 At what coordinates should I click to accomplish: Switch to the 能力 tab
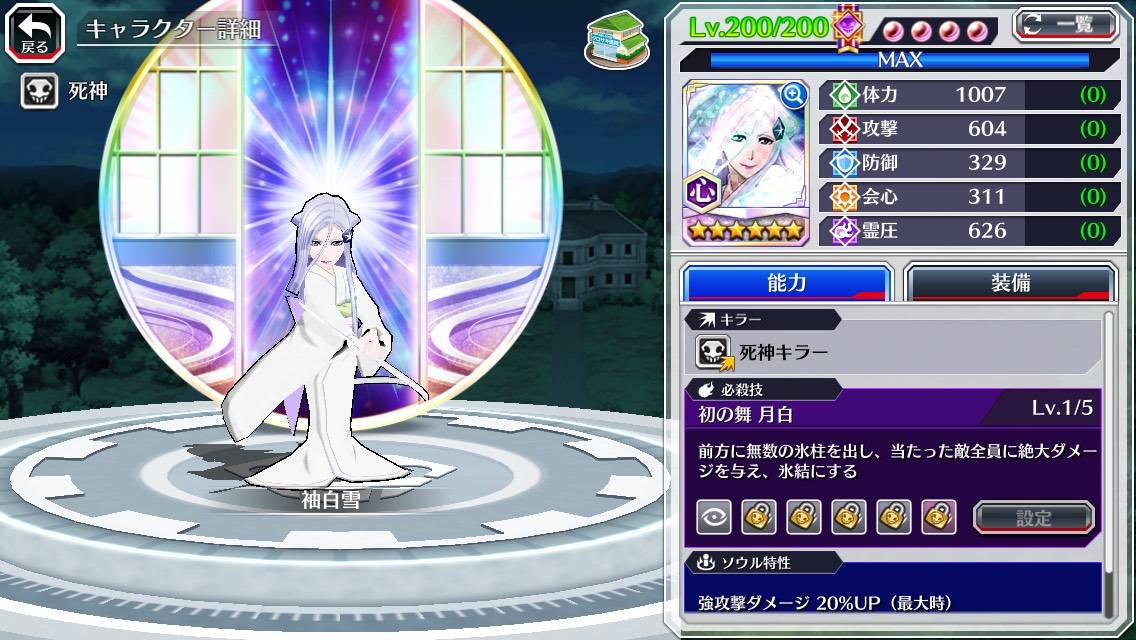tap(786, 283)
